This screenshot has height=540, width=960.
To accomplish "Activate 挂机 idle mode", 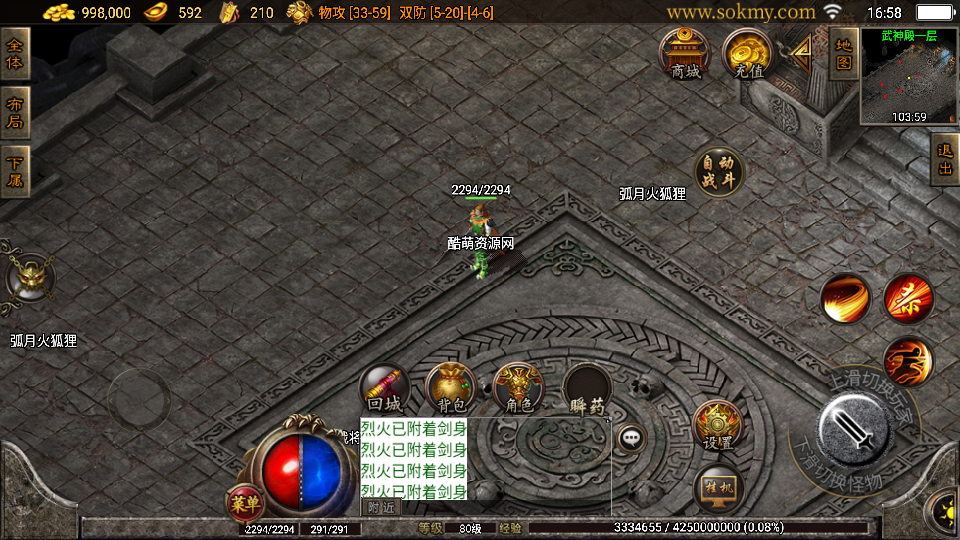I will [x=718, y=488].
